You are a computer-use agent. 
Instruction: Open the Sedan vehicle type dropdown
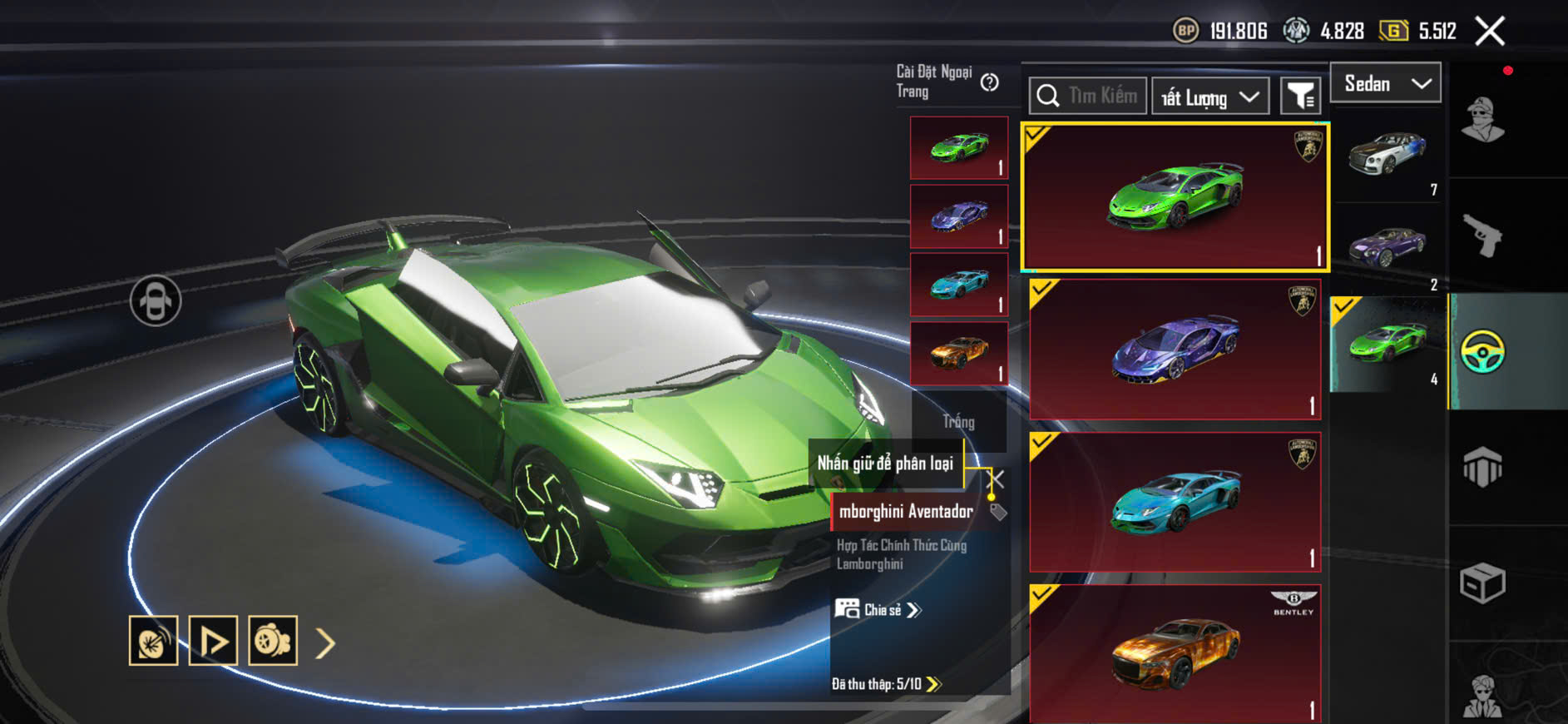click(1385, 83)
